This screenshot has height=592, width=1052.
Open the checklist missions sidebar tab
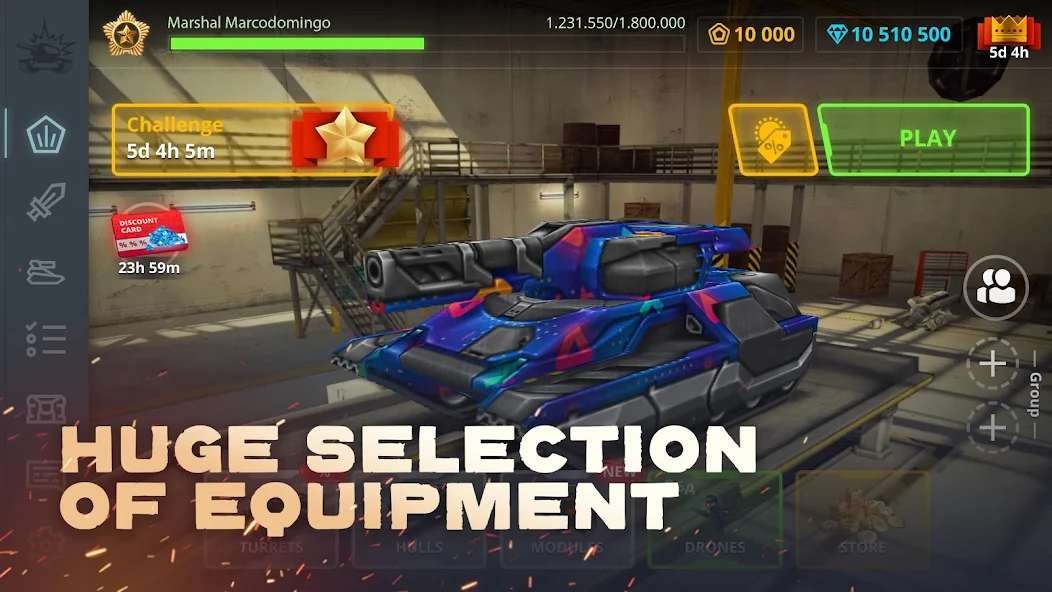point(46,340)
